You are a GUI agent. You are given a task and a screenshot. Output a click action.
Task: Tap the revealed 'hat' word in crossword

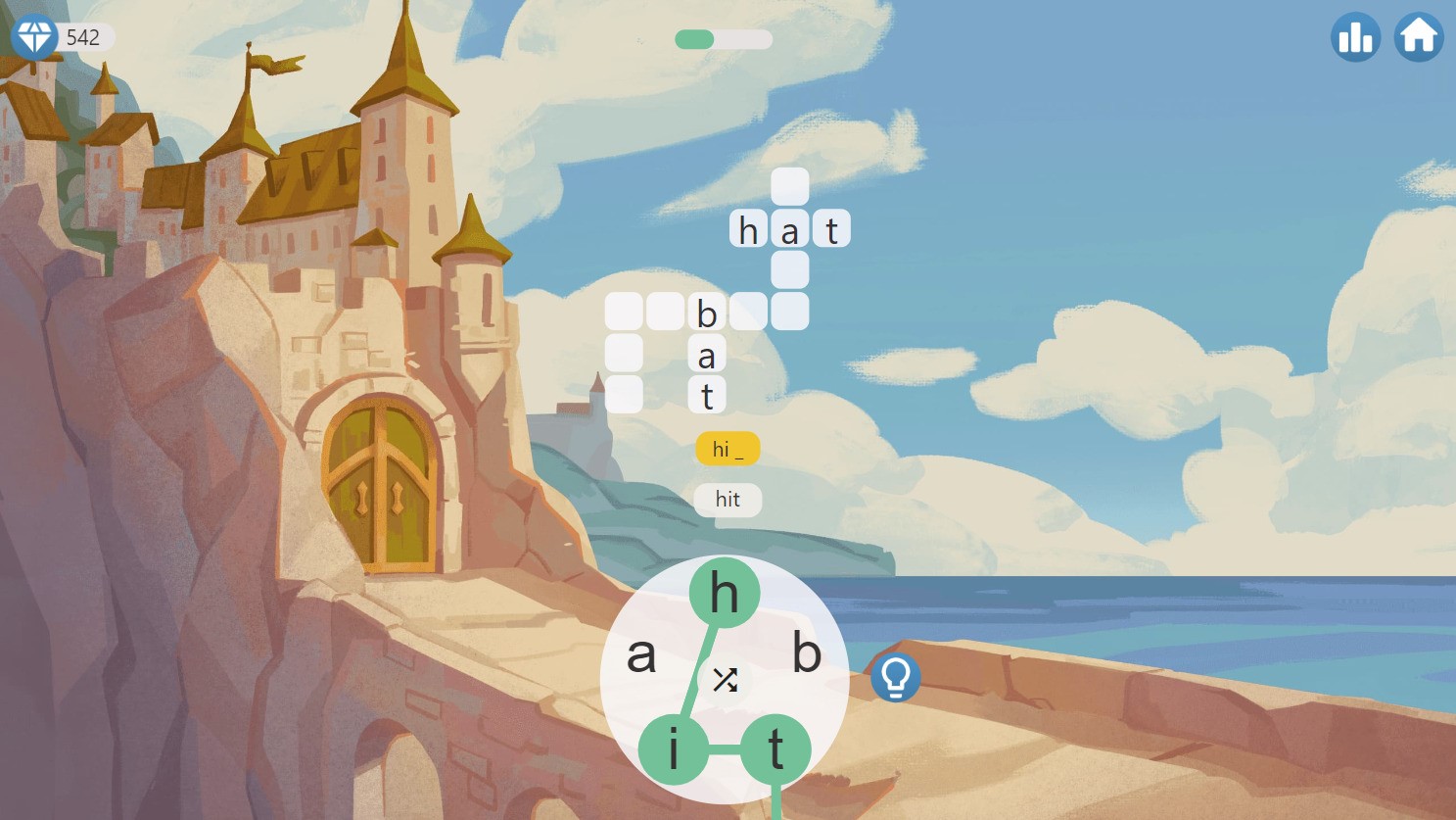(x=790, y=229)
